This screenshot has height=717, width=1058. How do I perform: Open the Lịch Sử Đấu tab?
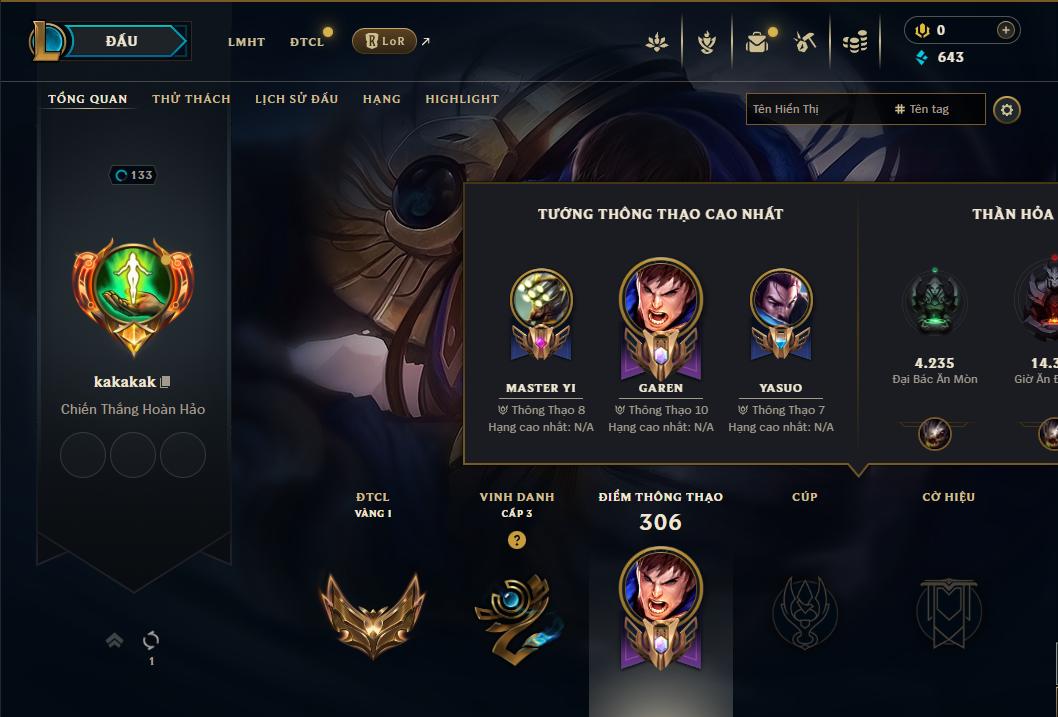point(296,99)
